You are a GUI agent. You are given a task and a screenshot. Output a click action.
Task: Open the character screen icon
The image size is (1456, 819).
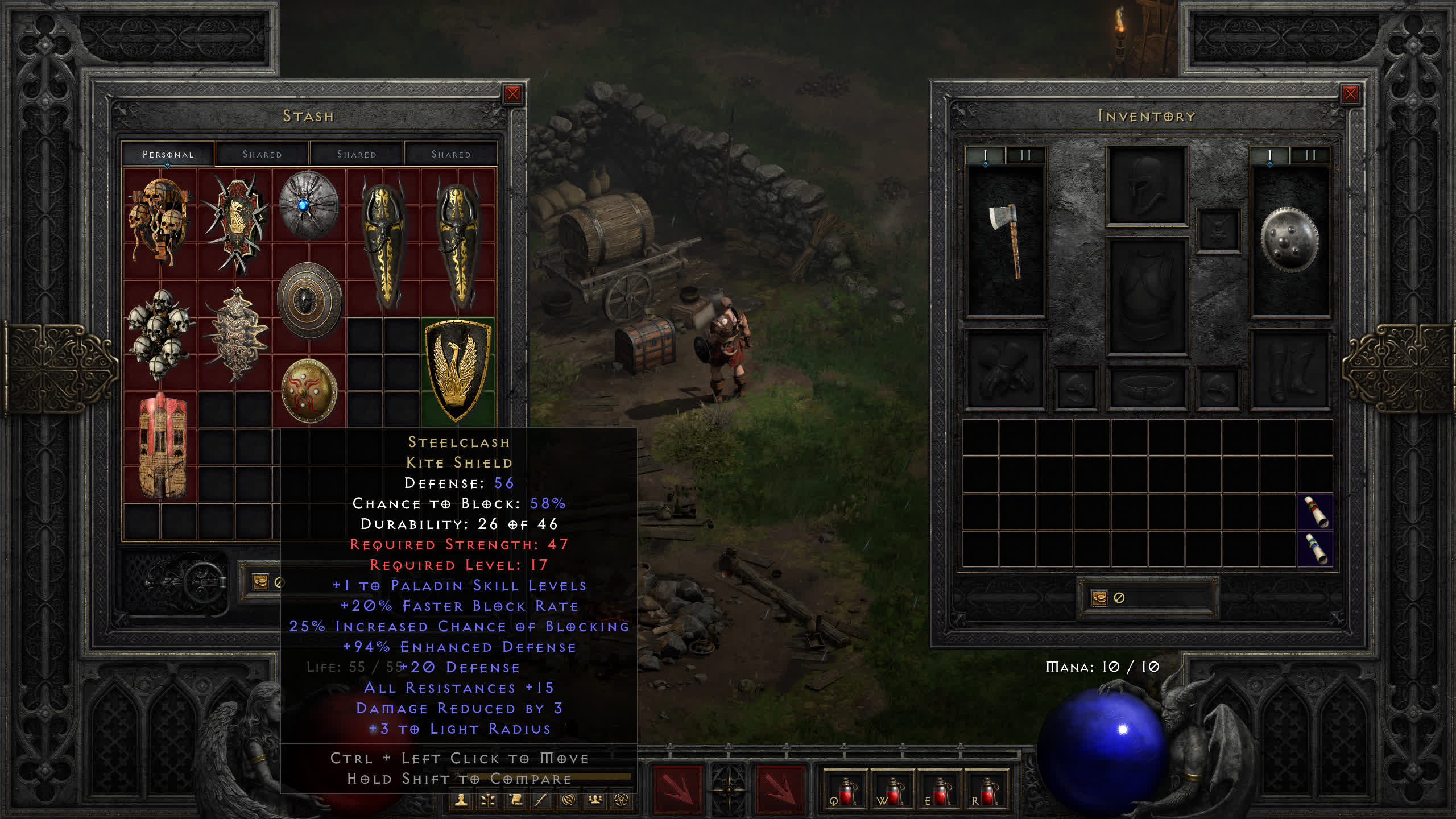click(461, 800)
